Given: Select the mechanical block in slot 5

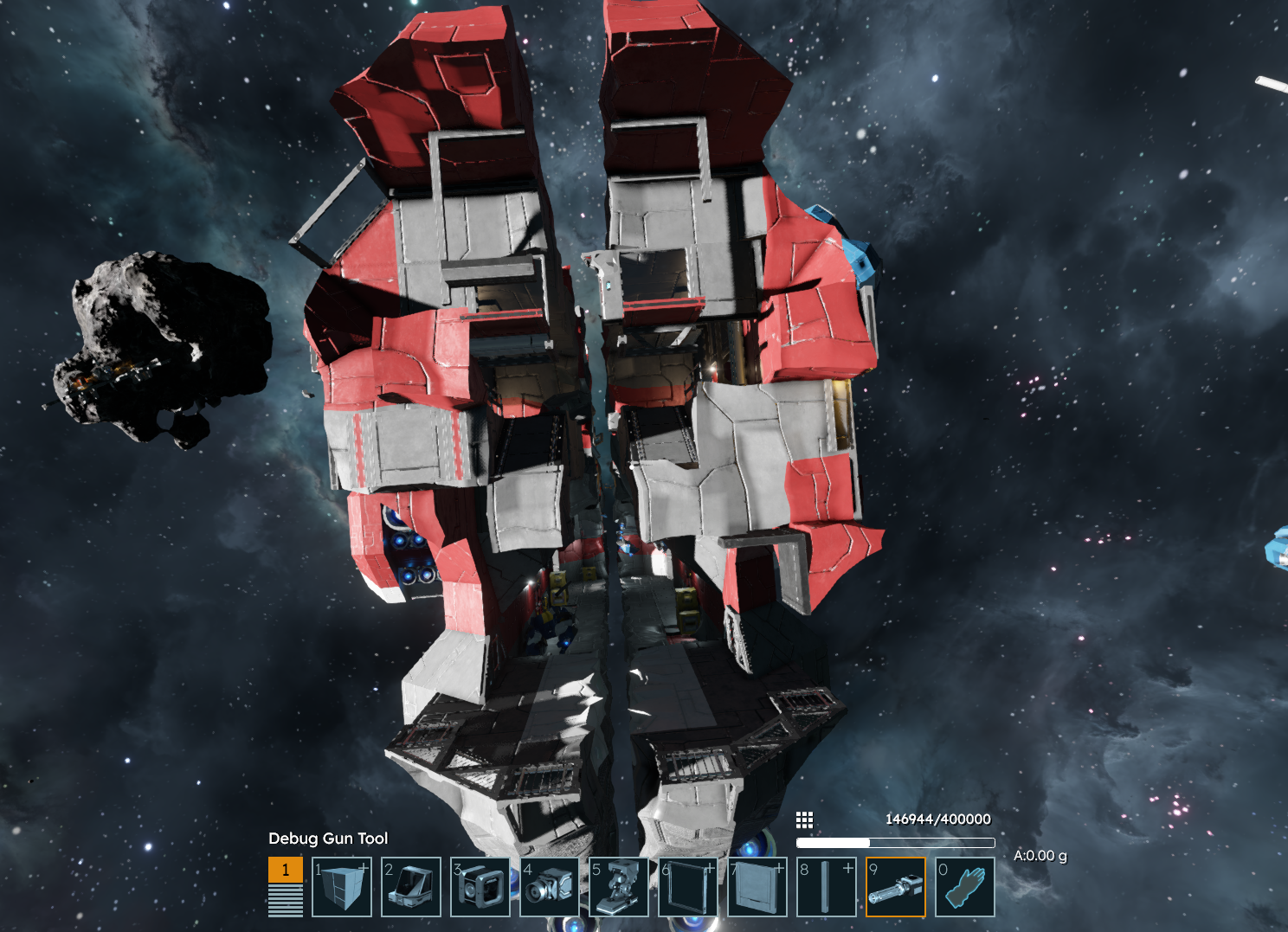Looking at the screenshot, I should click(619, 887).
